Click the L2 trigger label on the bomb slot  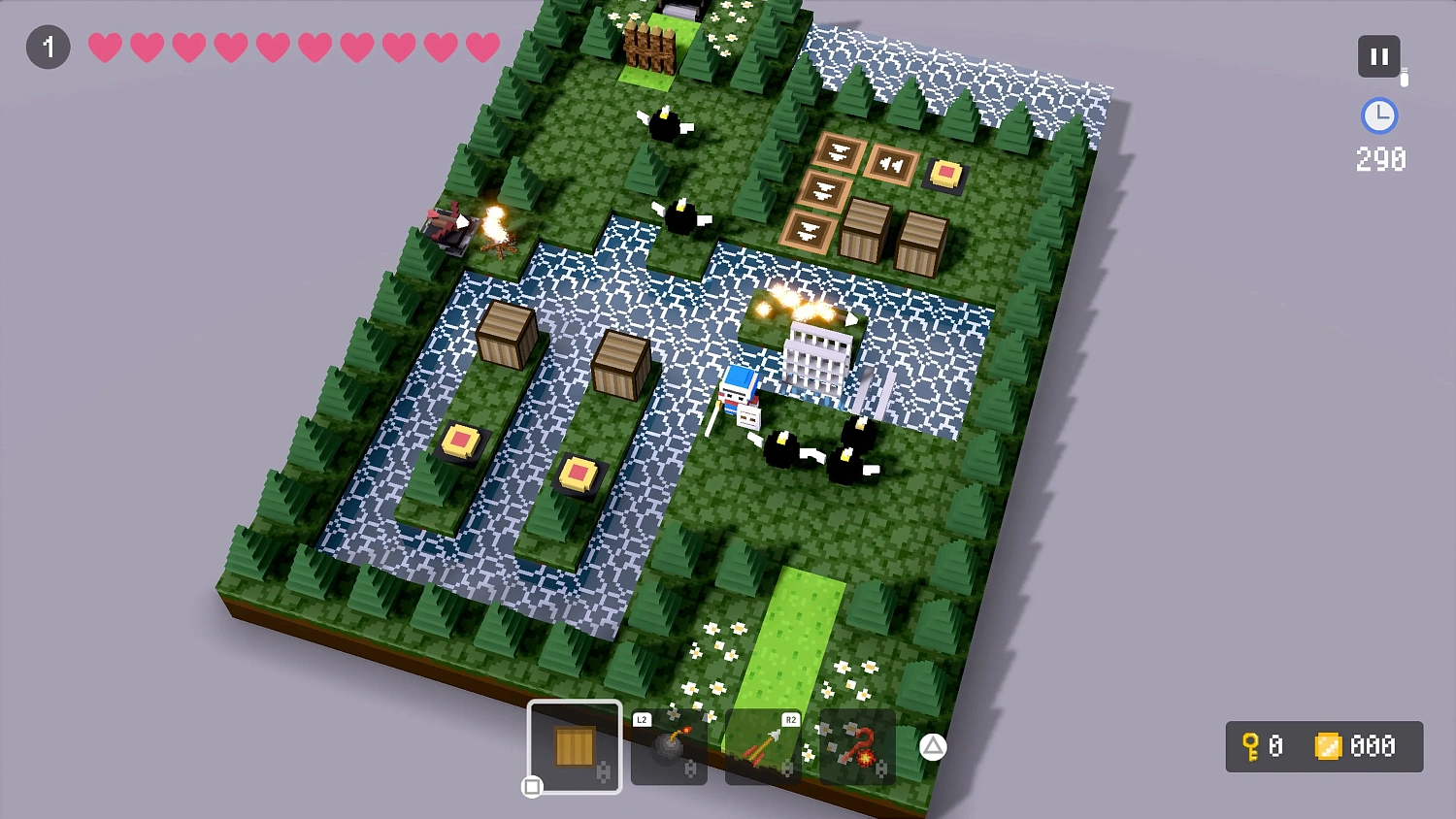[642, 720]
